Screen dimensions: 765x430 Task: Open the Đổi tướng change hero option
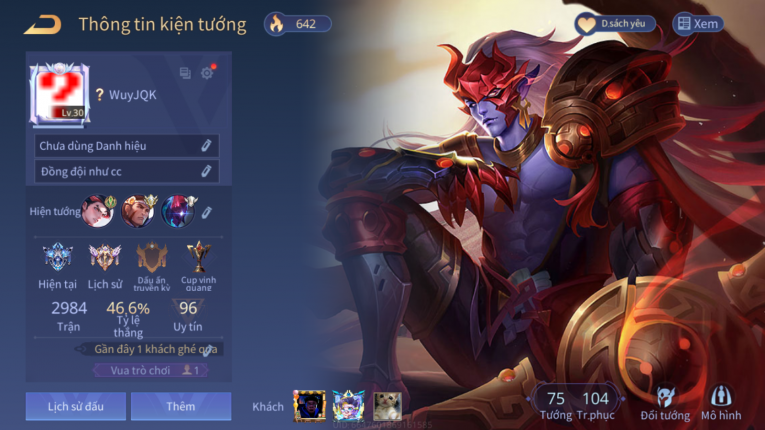pyautogui.click(x=665, y=403)
